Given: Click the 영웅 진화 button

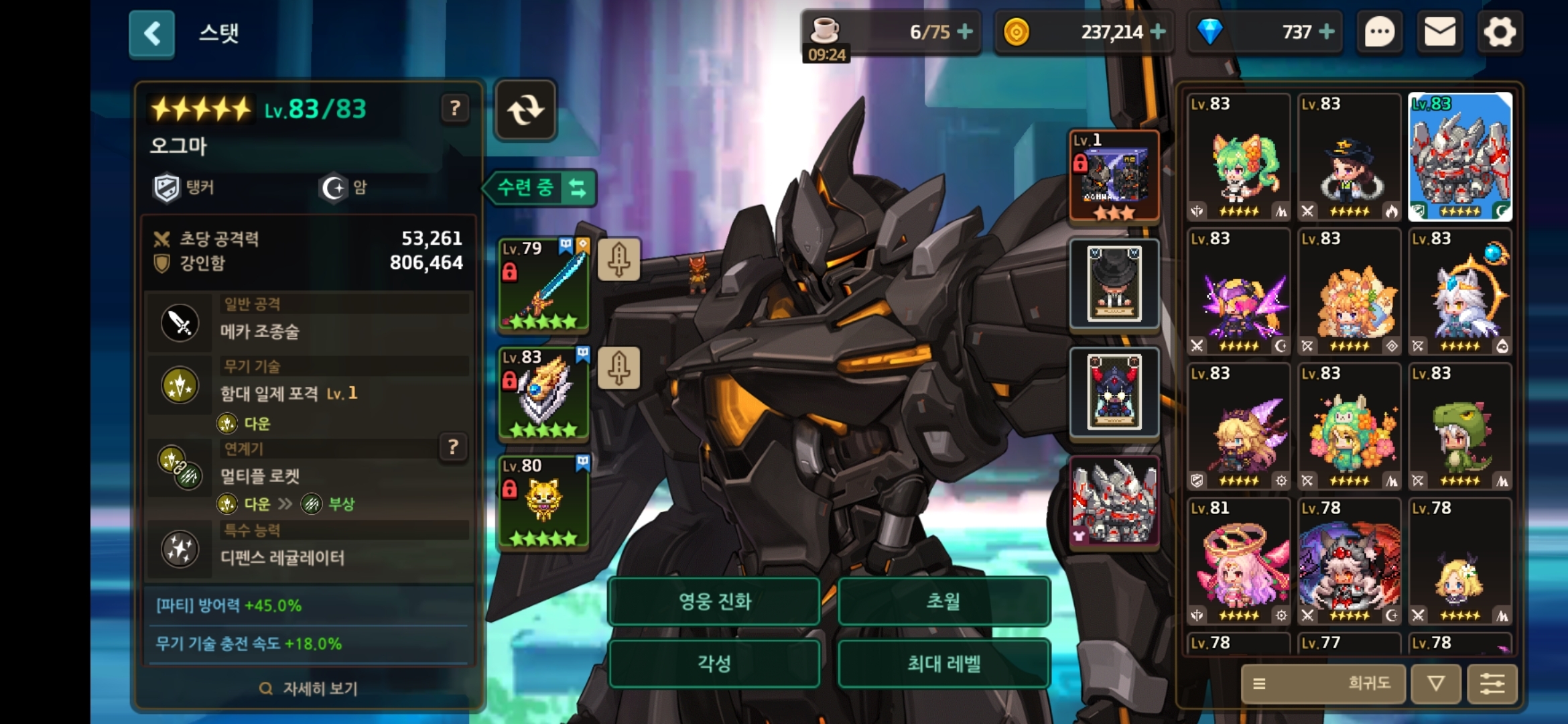Looking at the screenshot, I should point(714,601).
